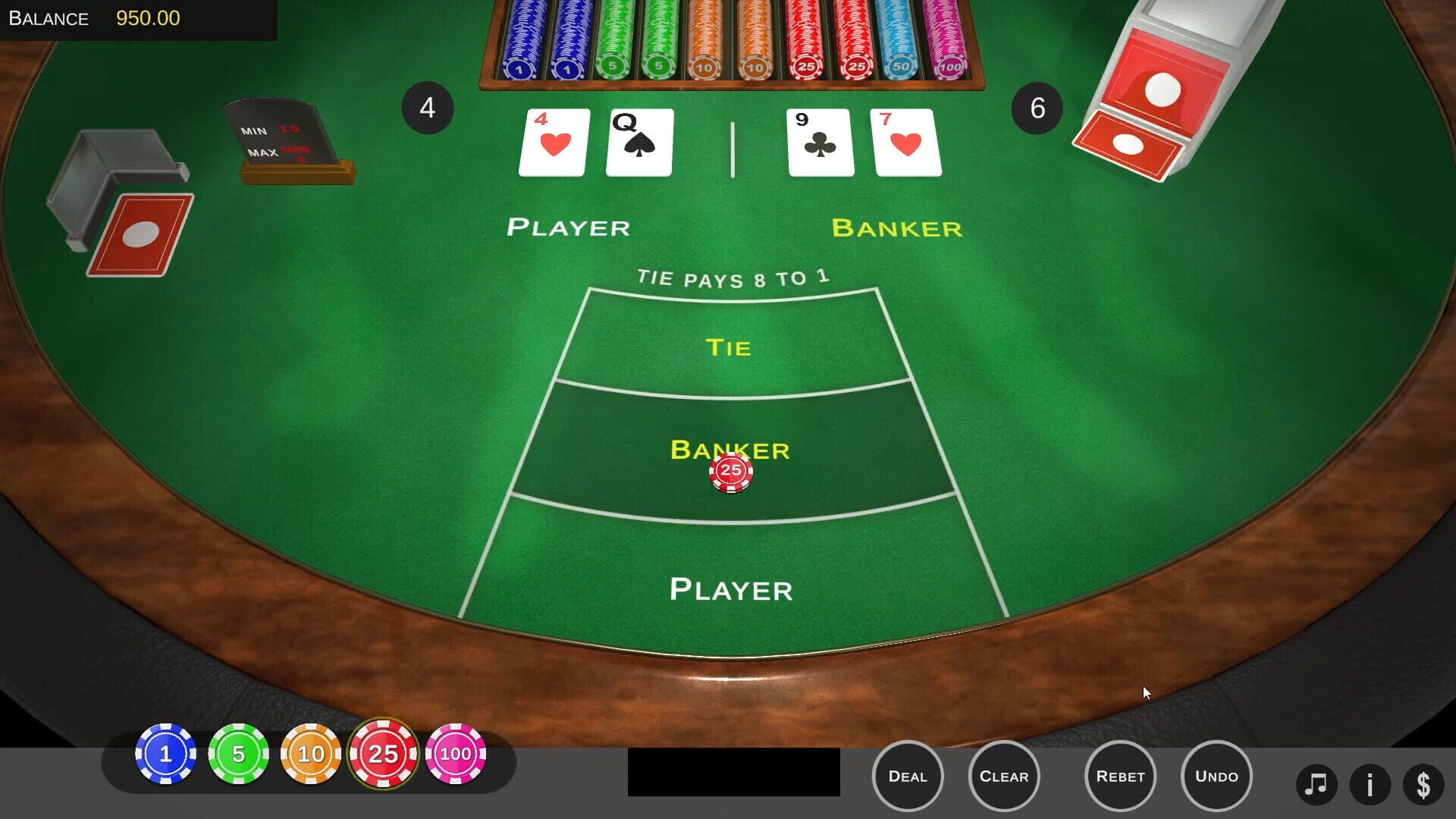Select the green 5 chip
Image resolution: width=1456 pixels, height=819 pixels.
(238, 754)
